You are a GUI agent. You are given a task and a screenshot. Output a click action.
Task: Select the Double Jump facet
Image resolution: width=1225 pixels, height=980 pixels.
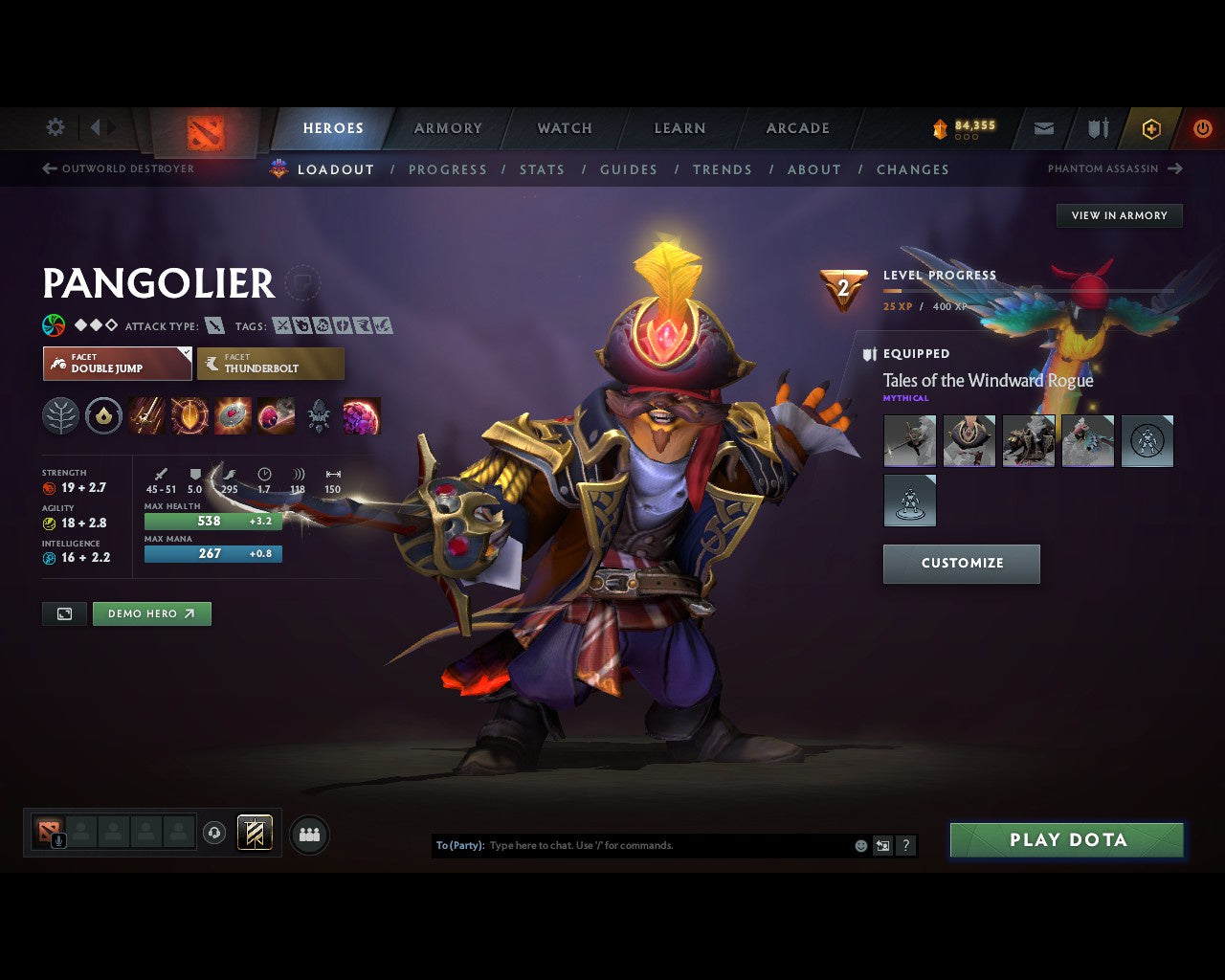pos(117,364)
